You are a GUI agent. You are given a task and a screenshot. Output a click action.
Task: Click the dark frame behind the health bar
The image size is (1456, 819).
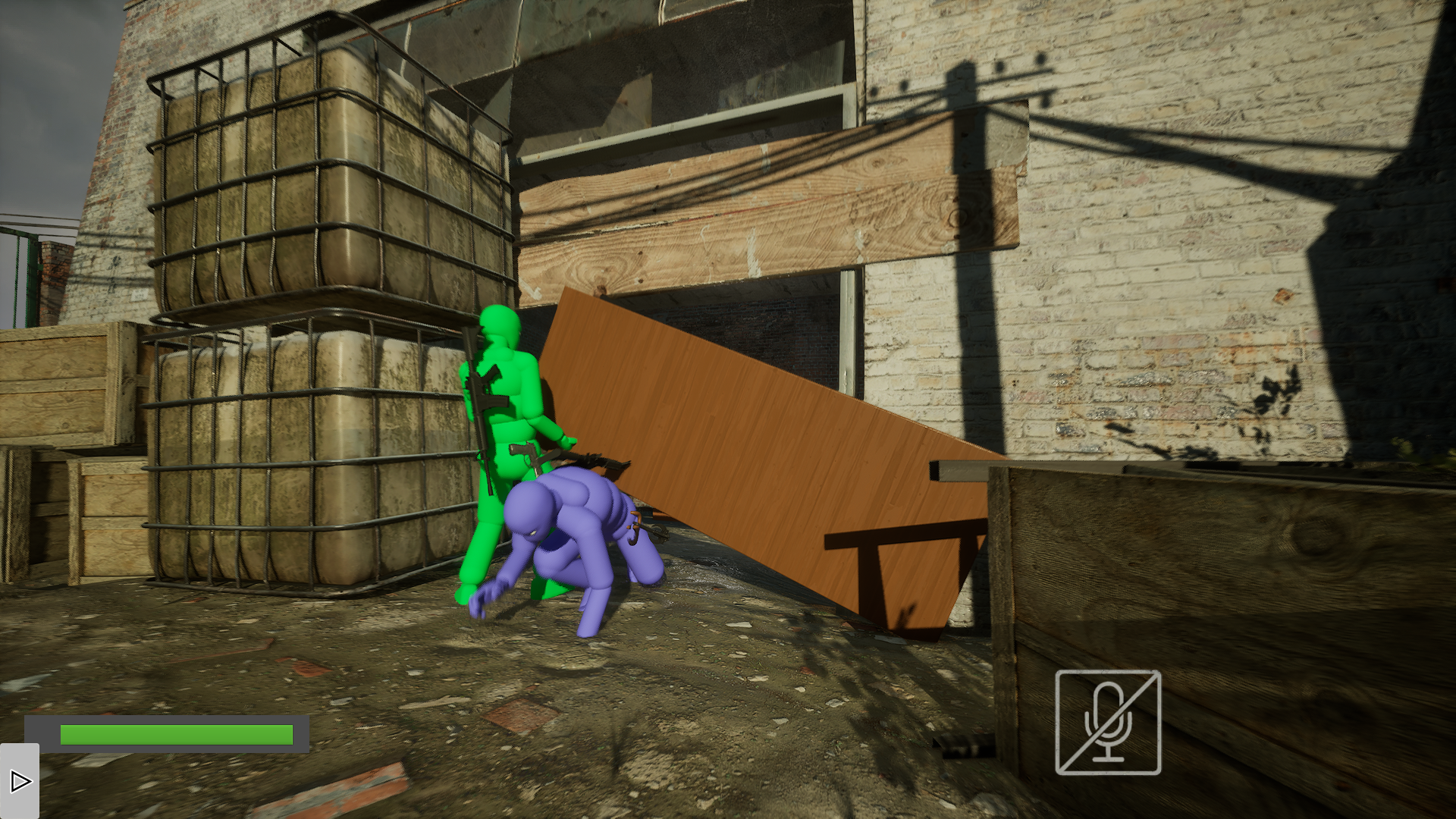click(x=42, y=733)
